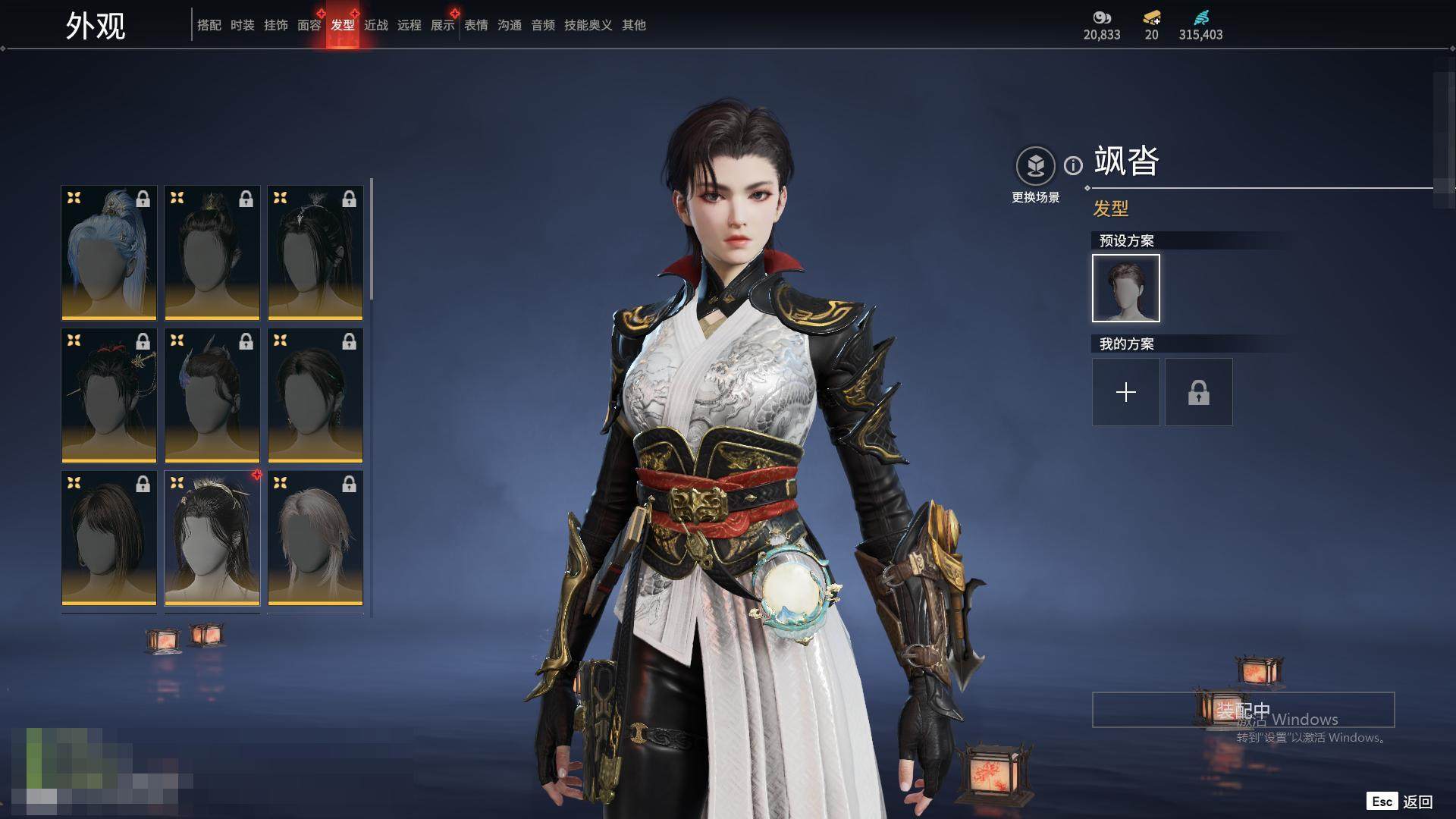Choose the light blue ponytail hairstyle
1456x819 pixels.
[109, 253]
